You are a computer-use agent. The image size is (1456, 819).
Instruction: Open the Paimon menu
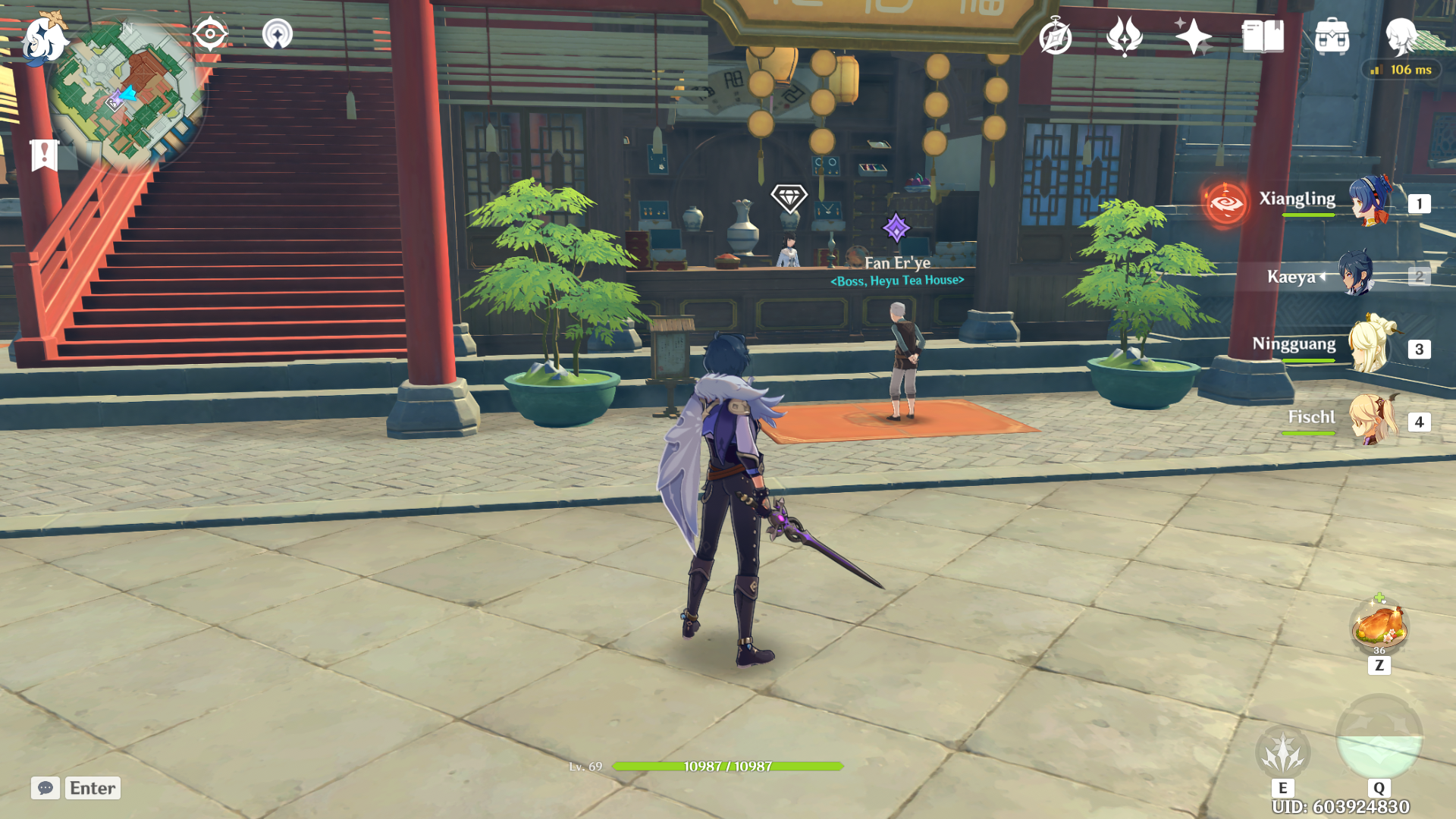pyautogui.click(x=43, y=38)
